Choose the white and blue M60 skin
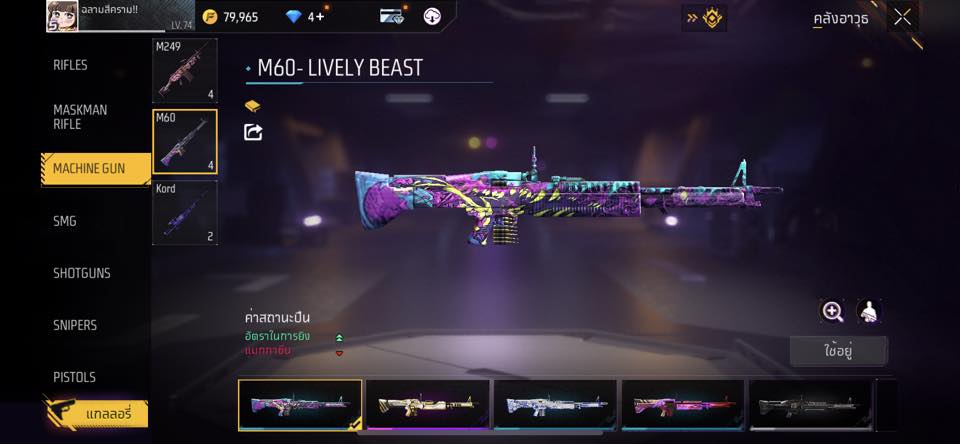960x444 pixels. pos(556,405)
